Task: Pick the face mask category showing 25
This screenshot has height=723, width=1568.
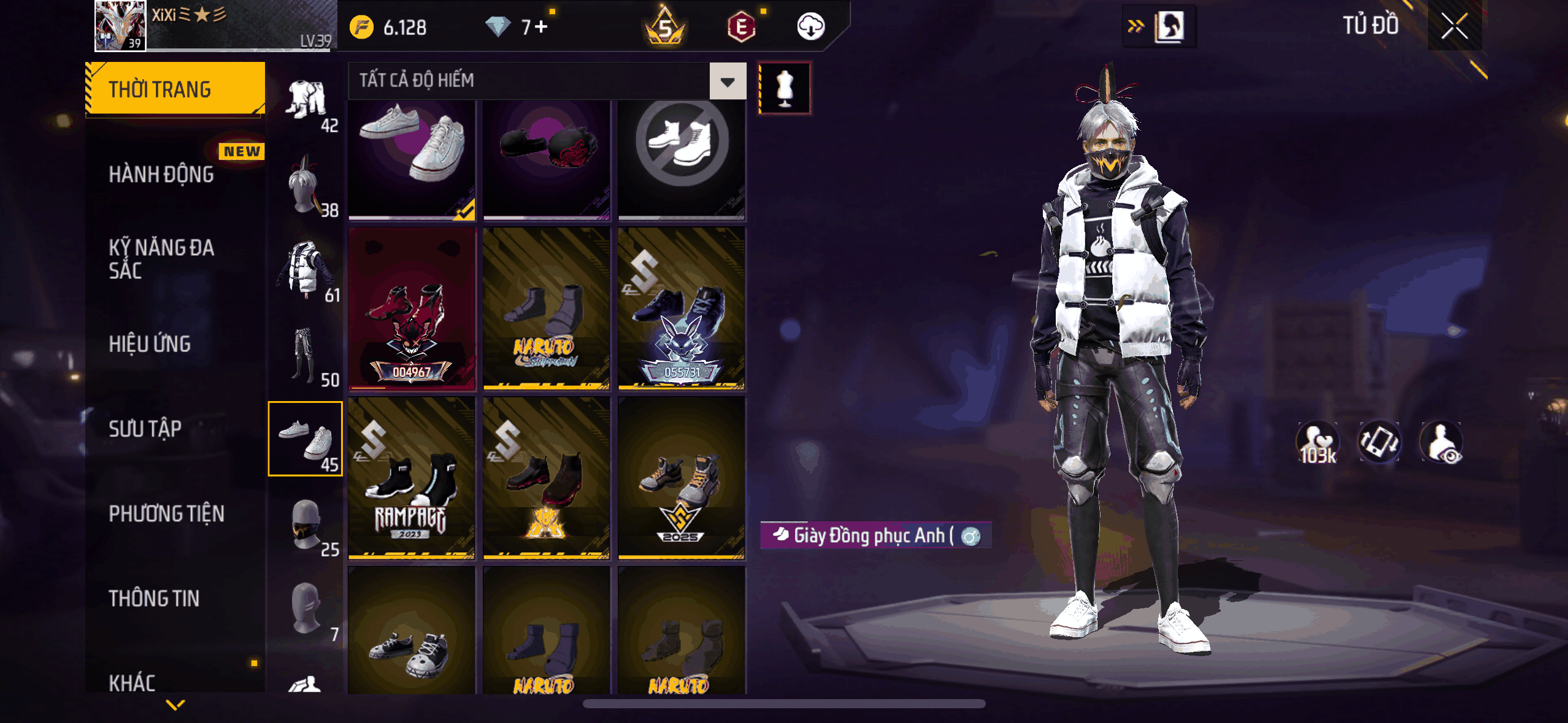Action: click(306, 524)
